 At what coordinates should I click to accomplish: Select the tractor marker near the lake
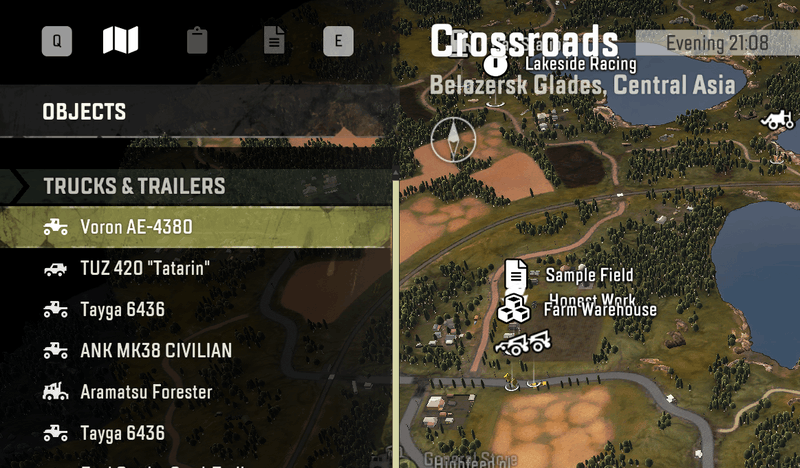[x=776, y=119]
